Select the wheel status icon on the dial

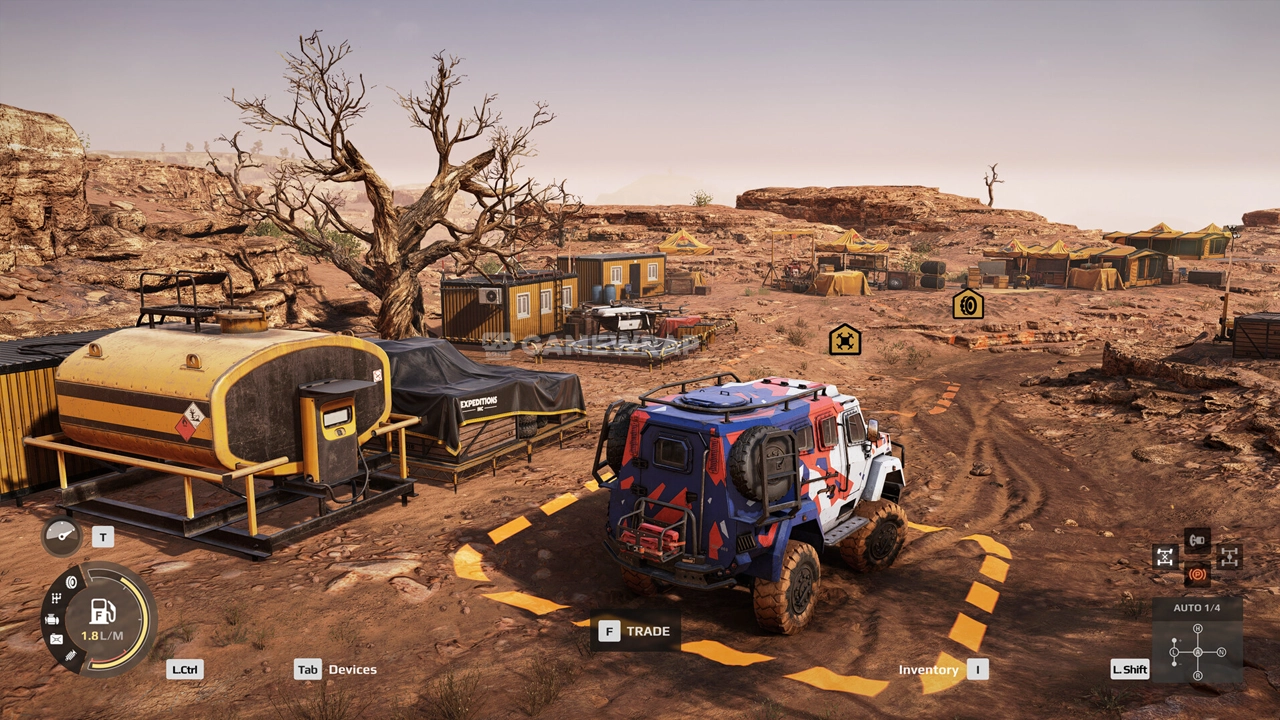(x=71, y=581)
